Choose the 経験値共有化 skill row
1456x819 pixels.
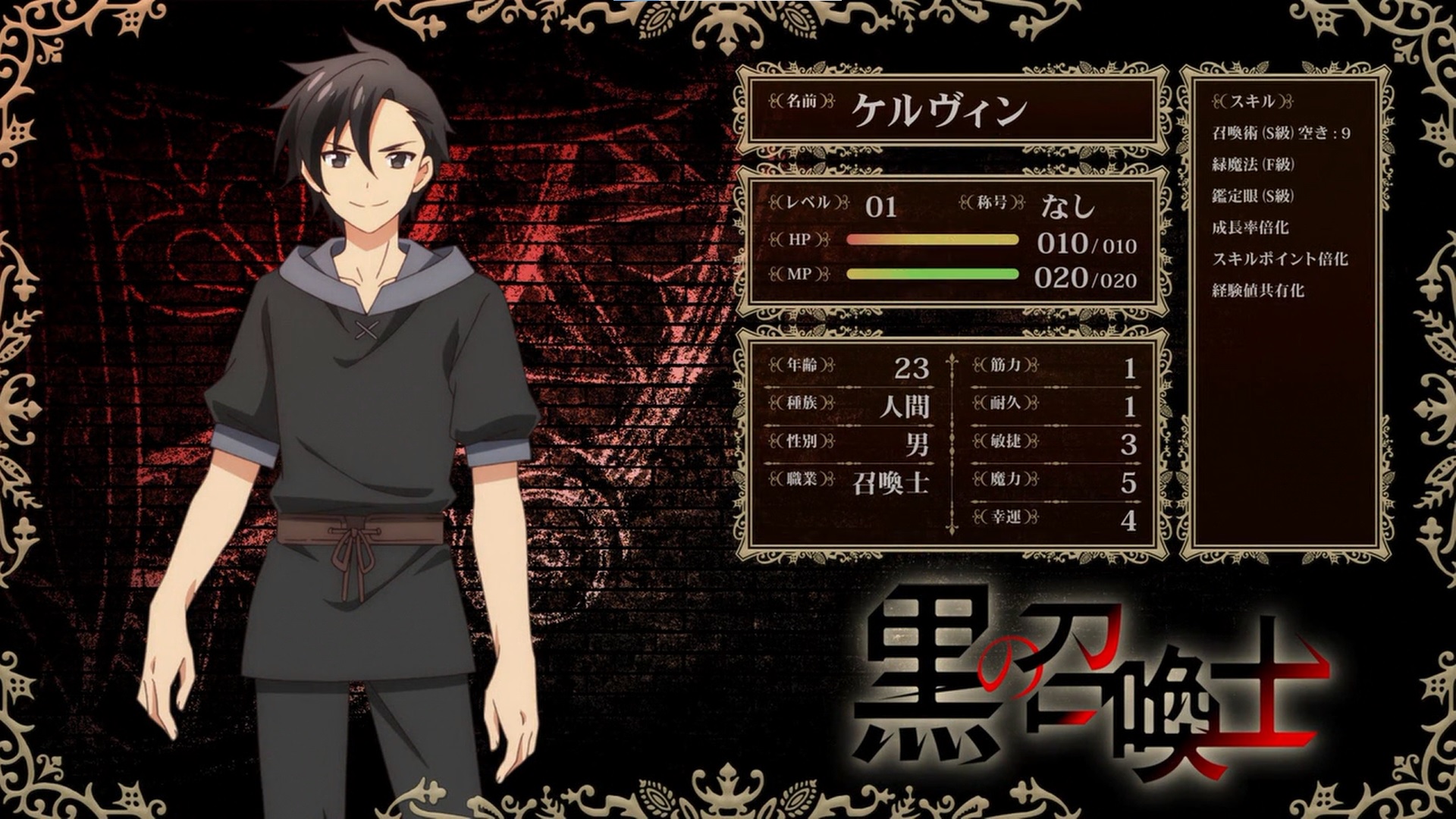[x=1257, y=290]
